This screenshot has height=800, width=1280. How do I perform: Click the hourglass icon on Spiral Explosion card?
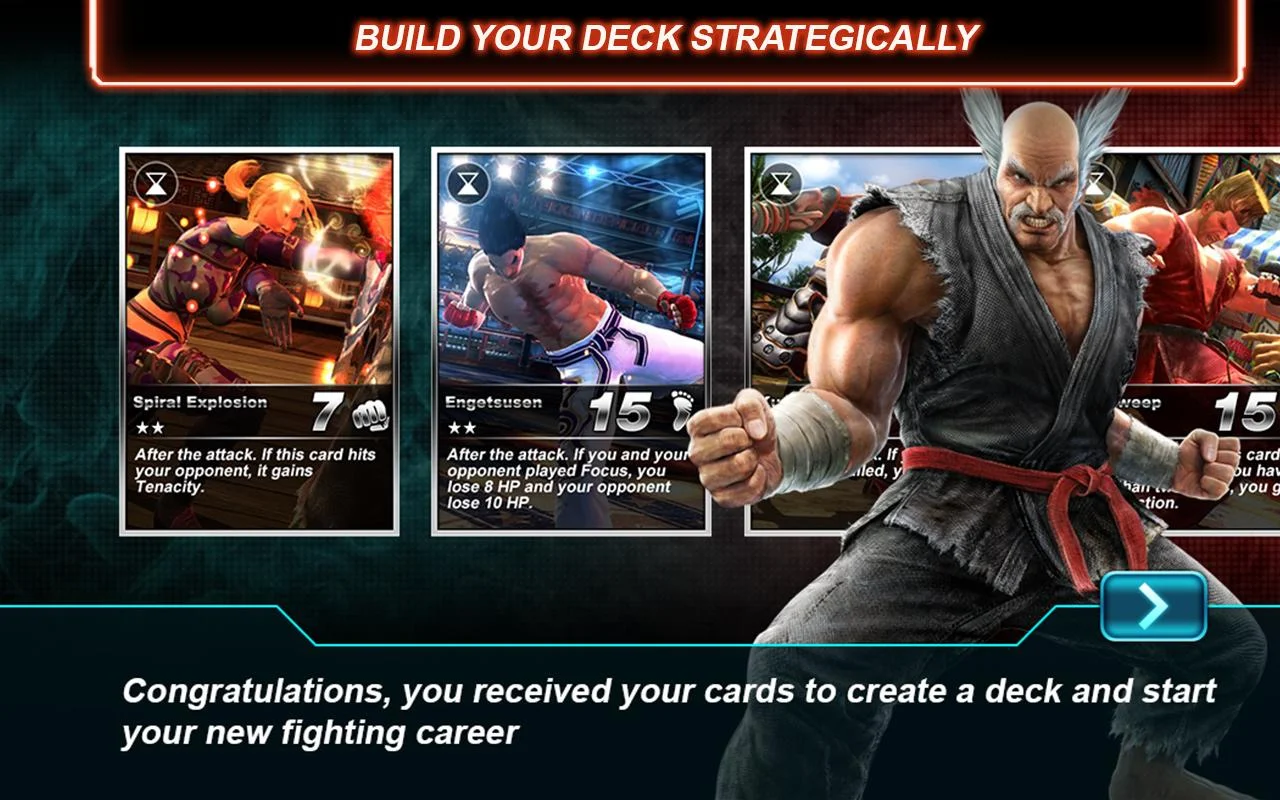pos(158,183)
